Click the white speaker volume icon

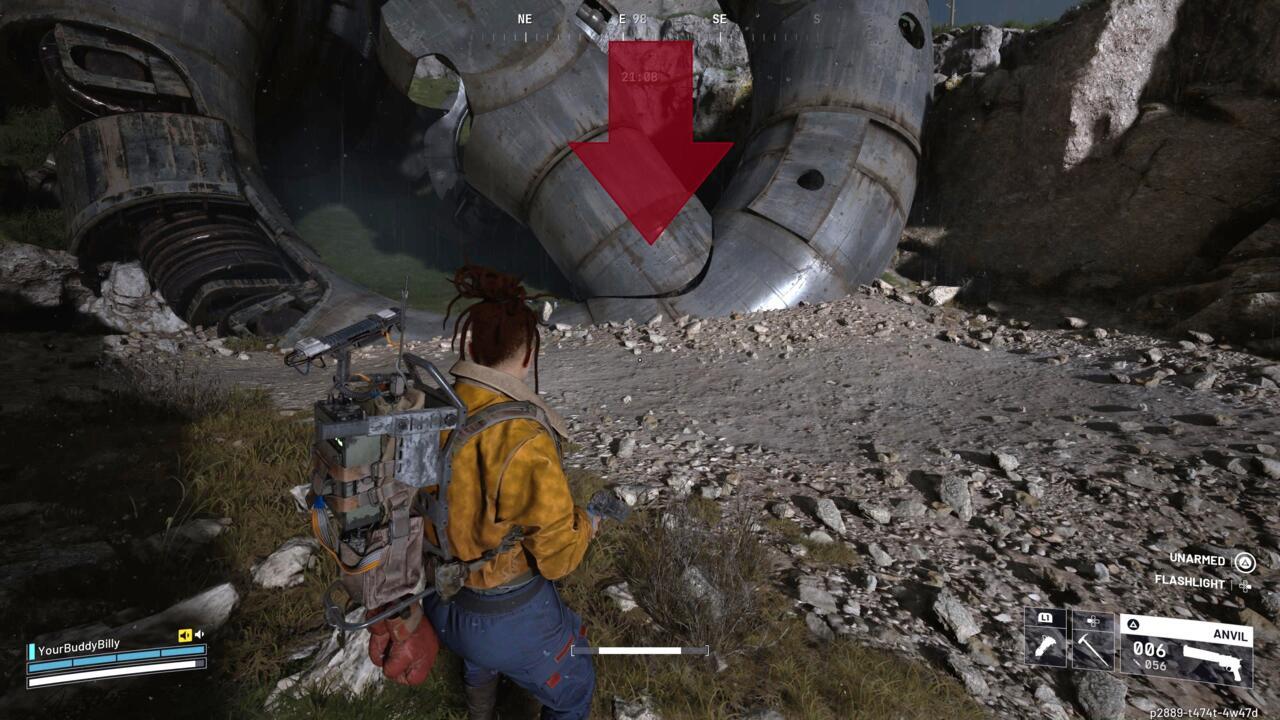(198, 634)
